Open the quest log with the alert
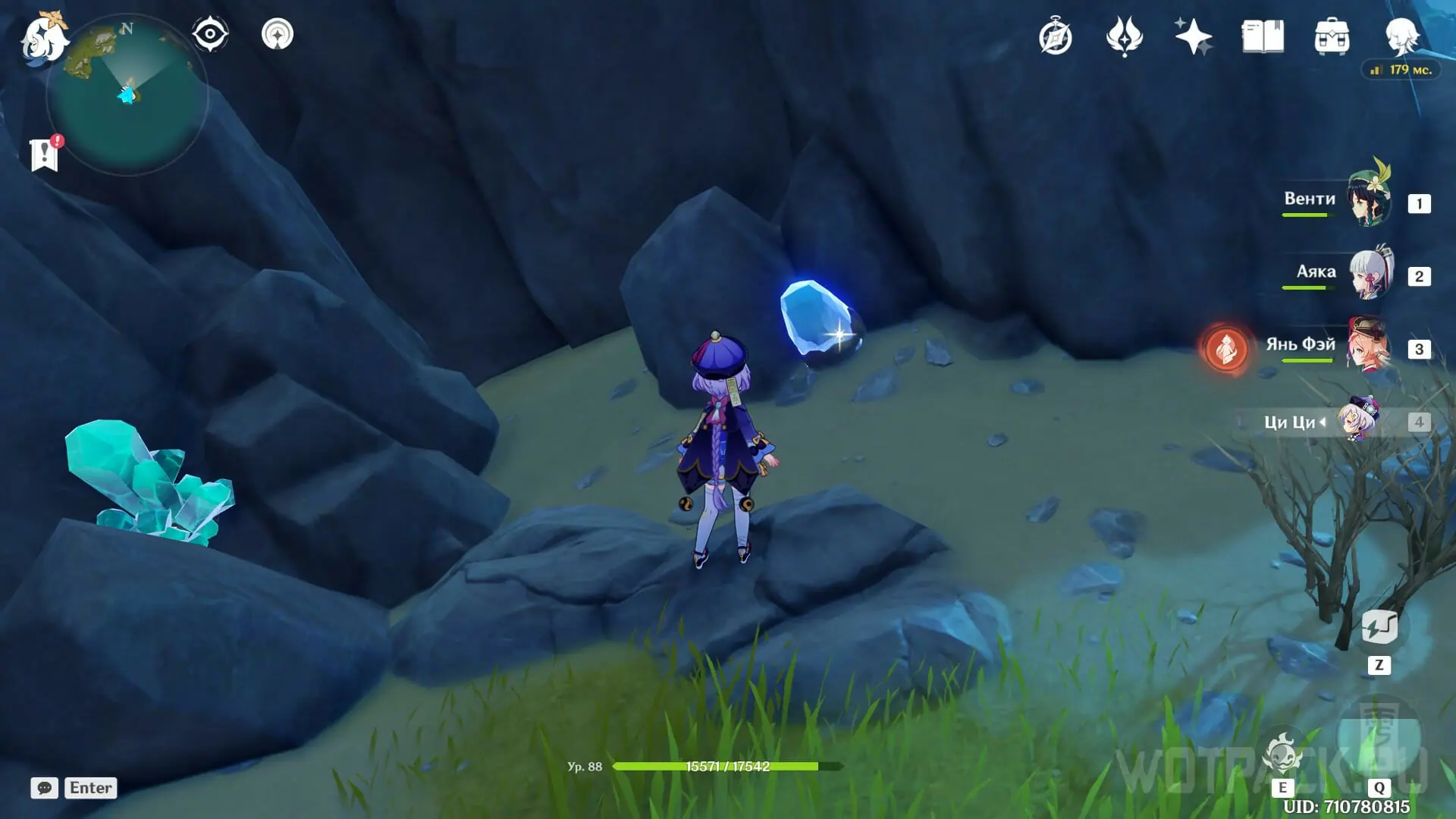This screenshot has height=819, width=1456. coord(45,154)
